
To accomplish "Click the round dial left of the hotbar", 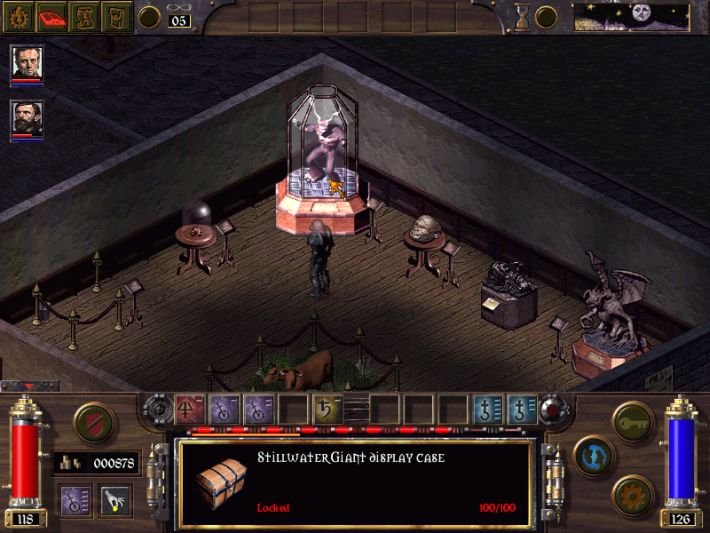I will tap(160, 408).
